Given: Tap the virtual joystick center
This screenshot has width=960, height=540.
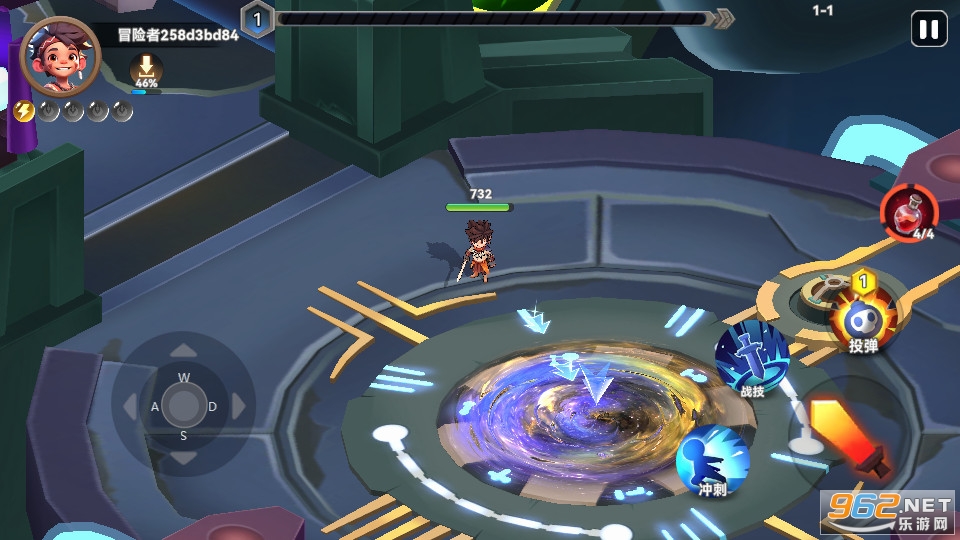Looking at the screenshot, I should [x=183, y=405].
